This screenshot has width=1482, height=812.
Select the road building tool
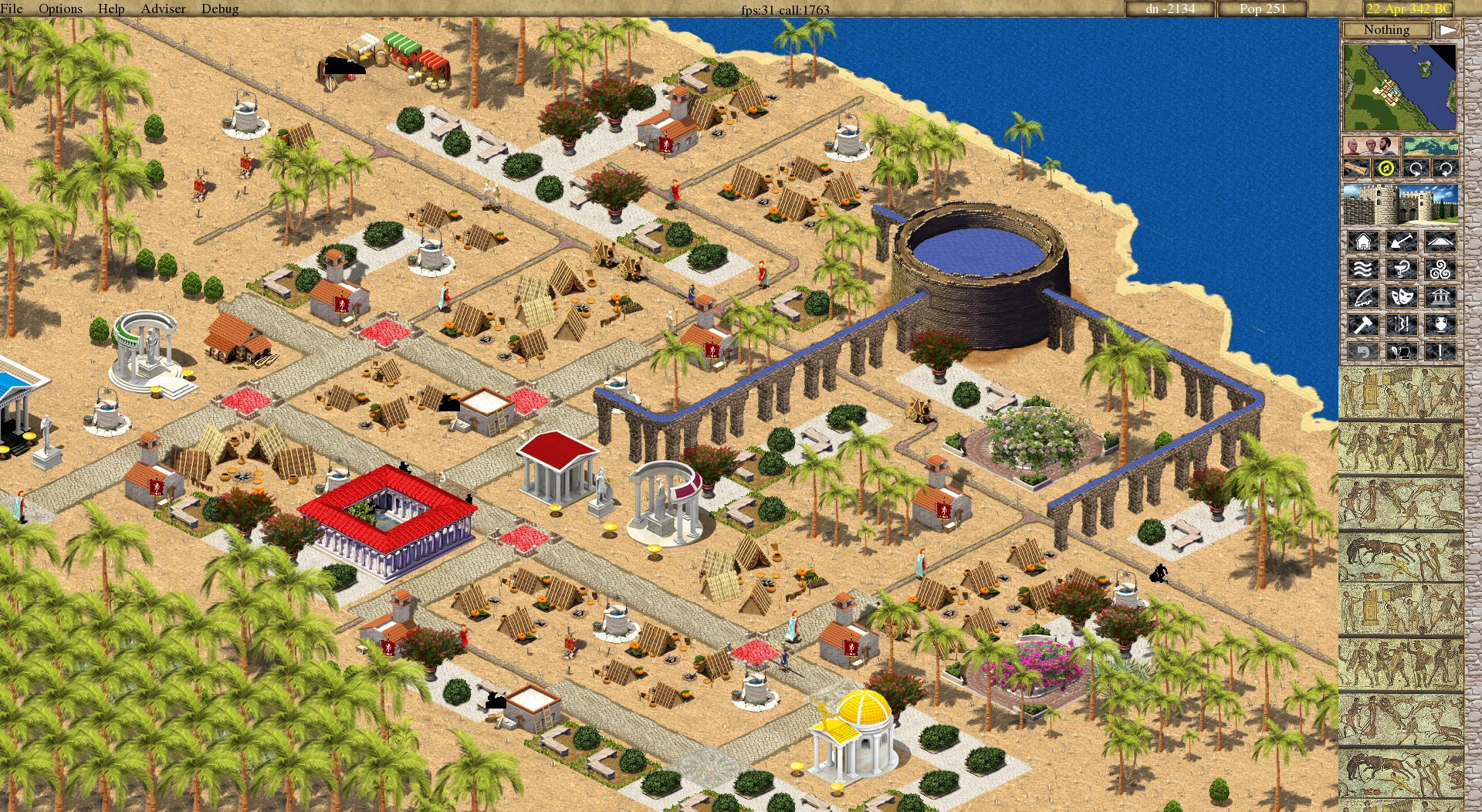coord(1441,240)
